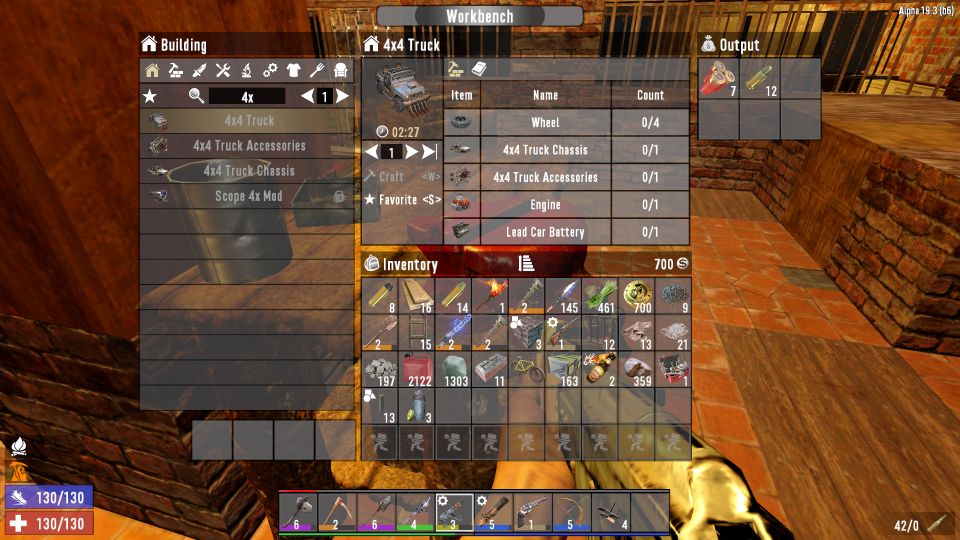This screenshot has width=960, height=540.
Task: Show the chemistry microscope category
Action: point(246,71)
